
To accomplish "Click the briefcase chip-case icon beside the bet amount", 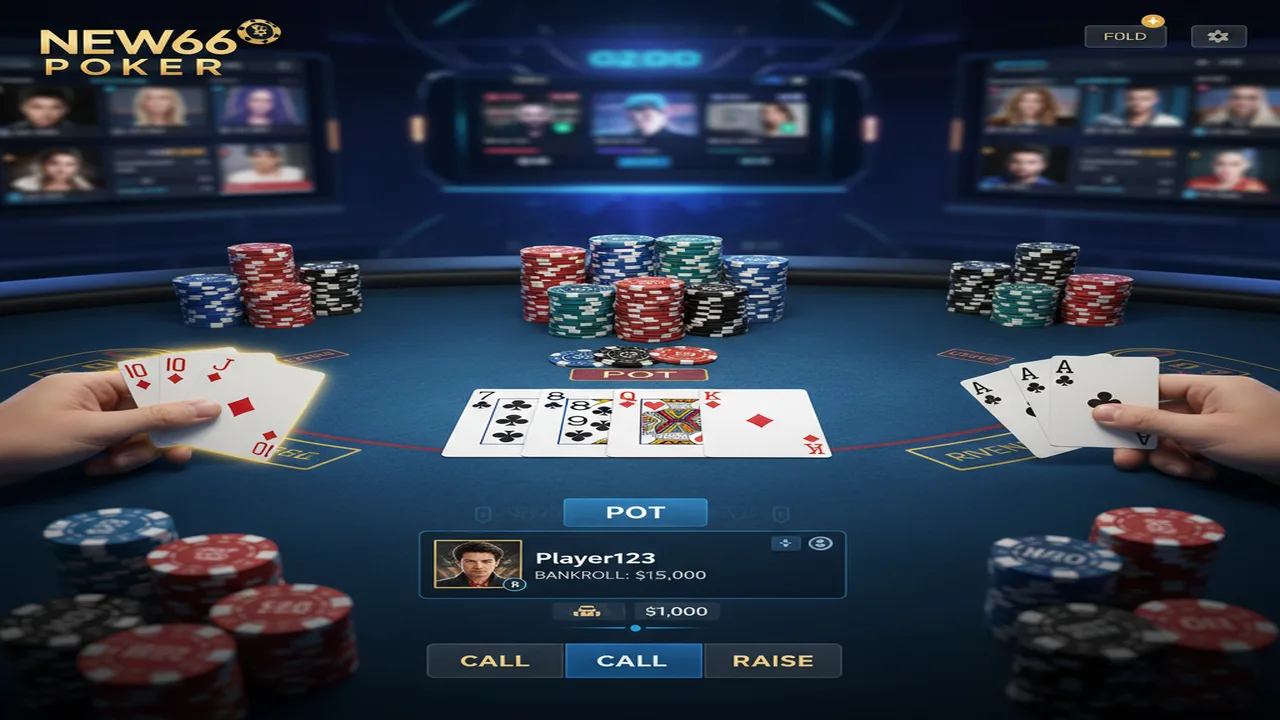I will pyautogui.click(x=588, y=611).
